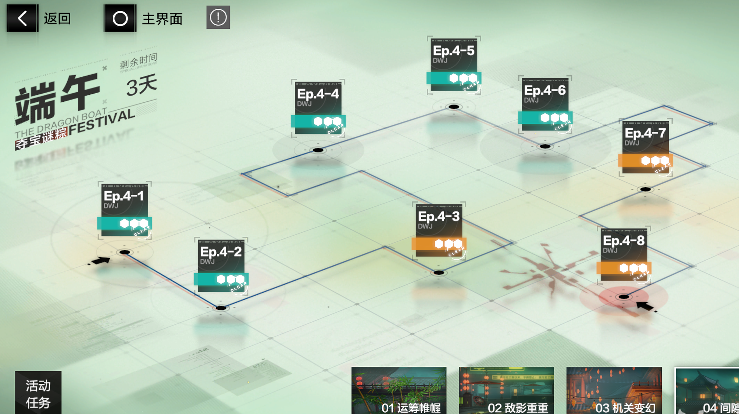Select stage Ep.4-2
Screen dimensions: 739x414
click(221, 264)
